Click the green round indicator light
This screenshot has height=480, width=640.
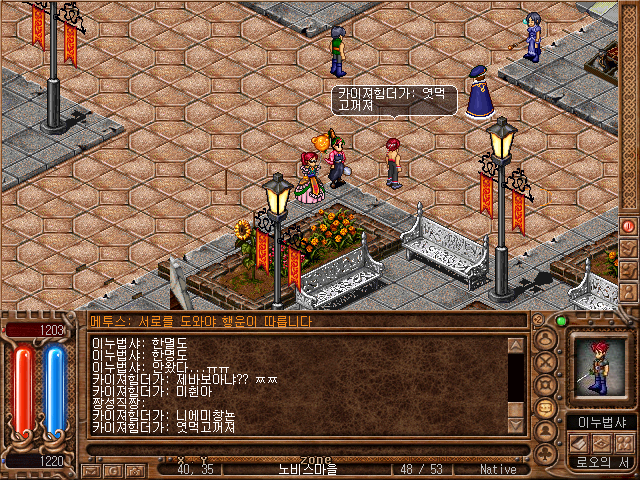click(x=561, y=321)
